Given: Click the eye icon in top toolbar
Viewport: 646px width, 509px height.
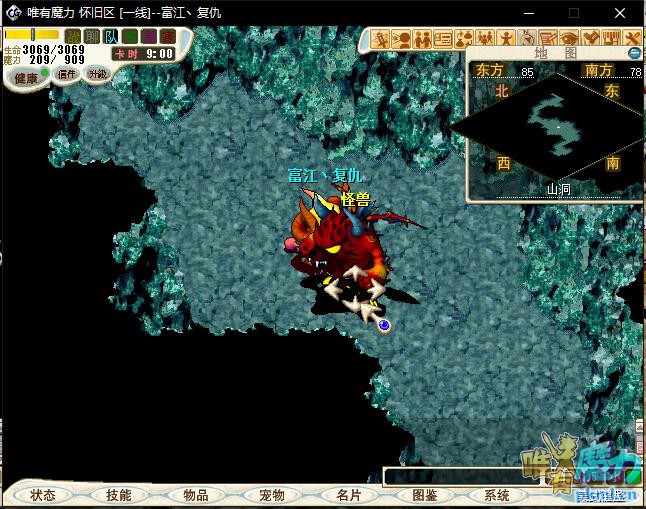Looking at the screenshot, I should point(570,39).
